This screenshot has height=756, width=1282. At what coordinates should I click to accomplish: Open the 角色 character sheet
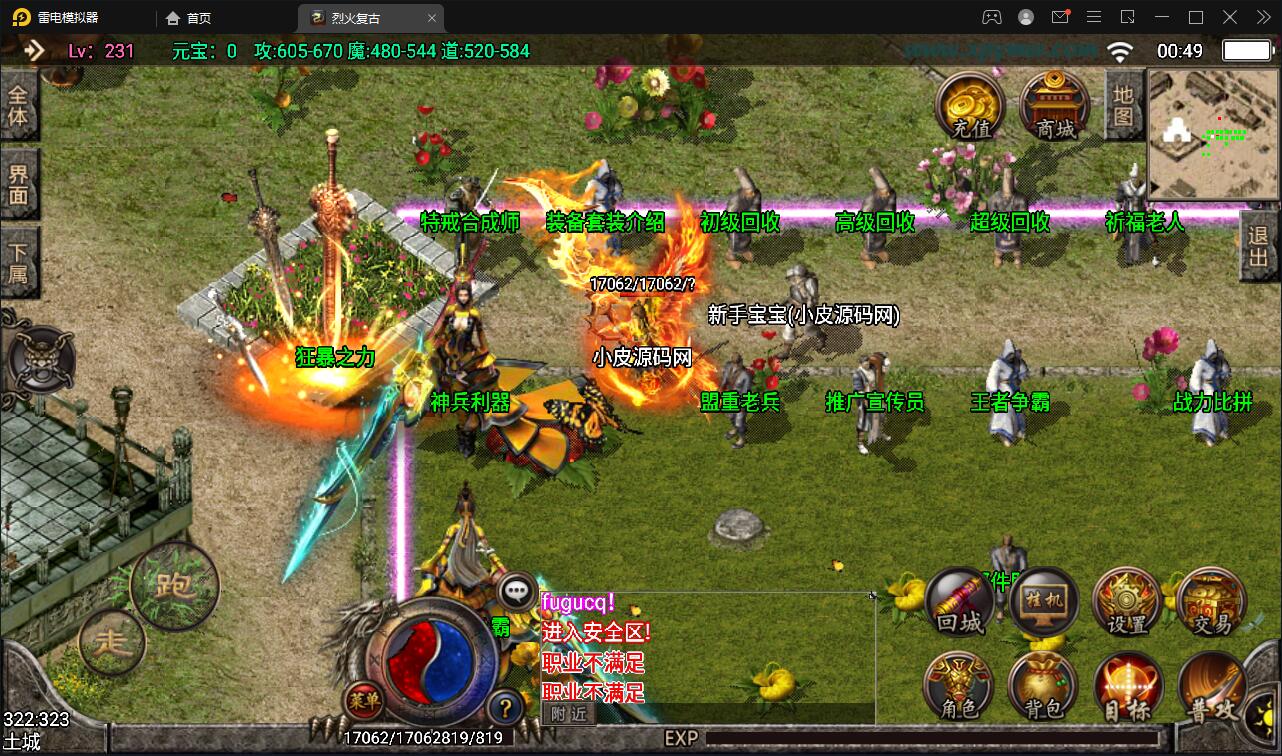pos(959,688)
